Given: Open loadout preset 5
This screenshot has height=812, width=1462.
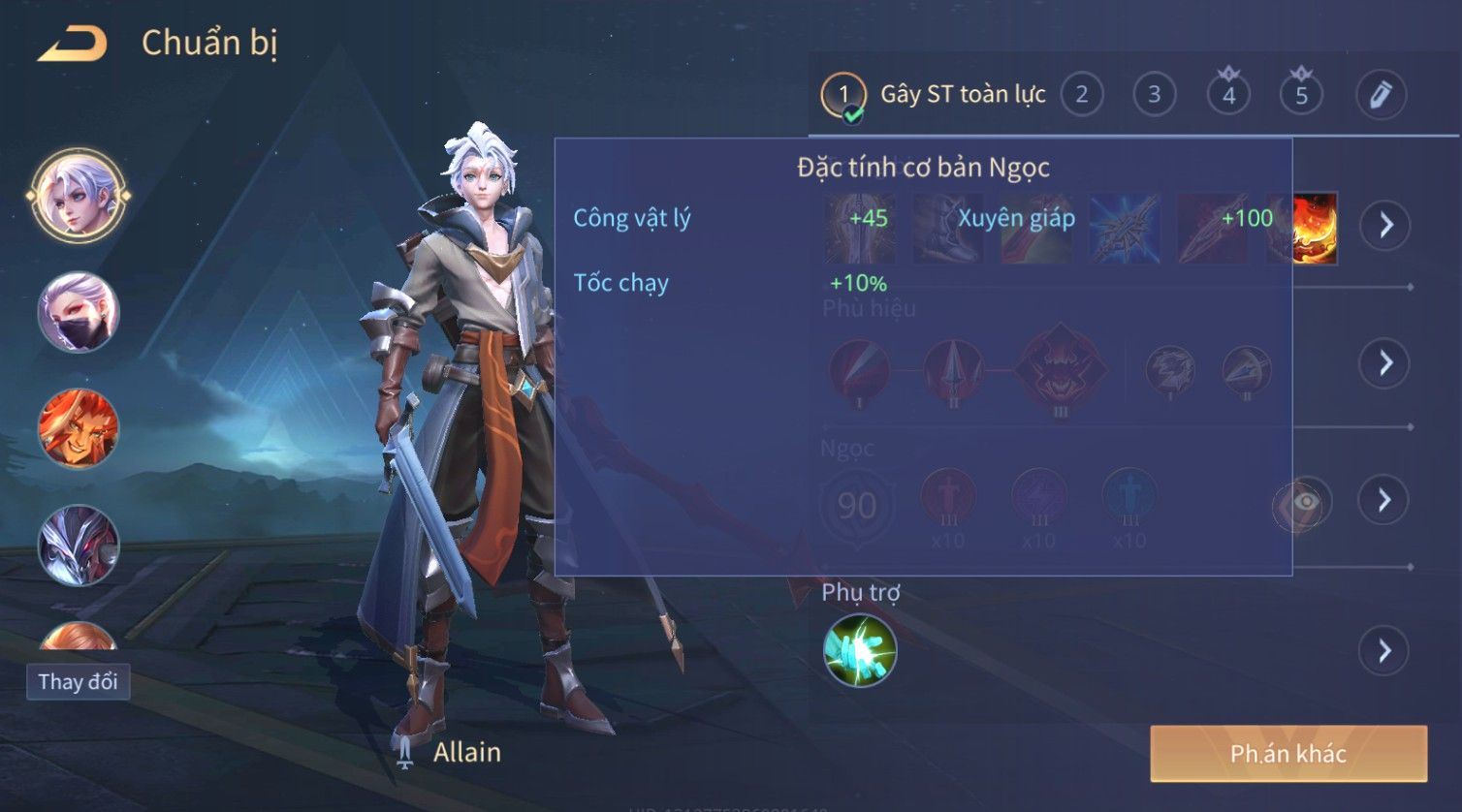Looking at the screenshot, I should coord(1301,95).
